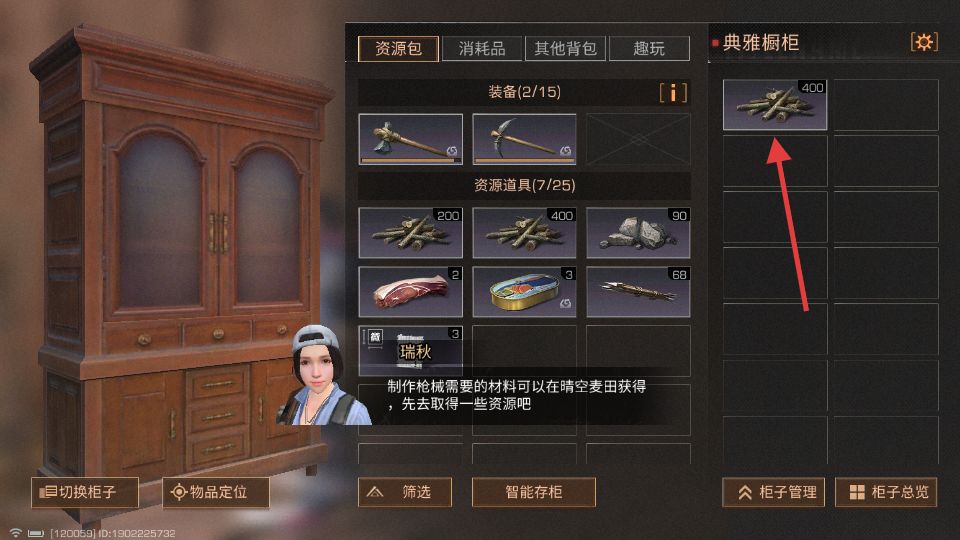Select the raw meat item slot

pos(411,291)
